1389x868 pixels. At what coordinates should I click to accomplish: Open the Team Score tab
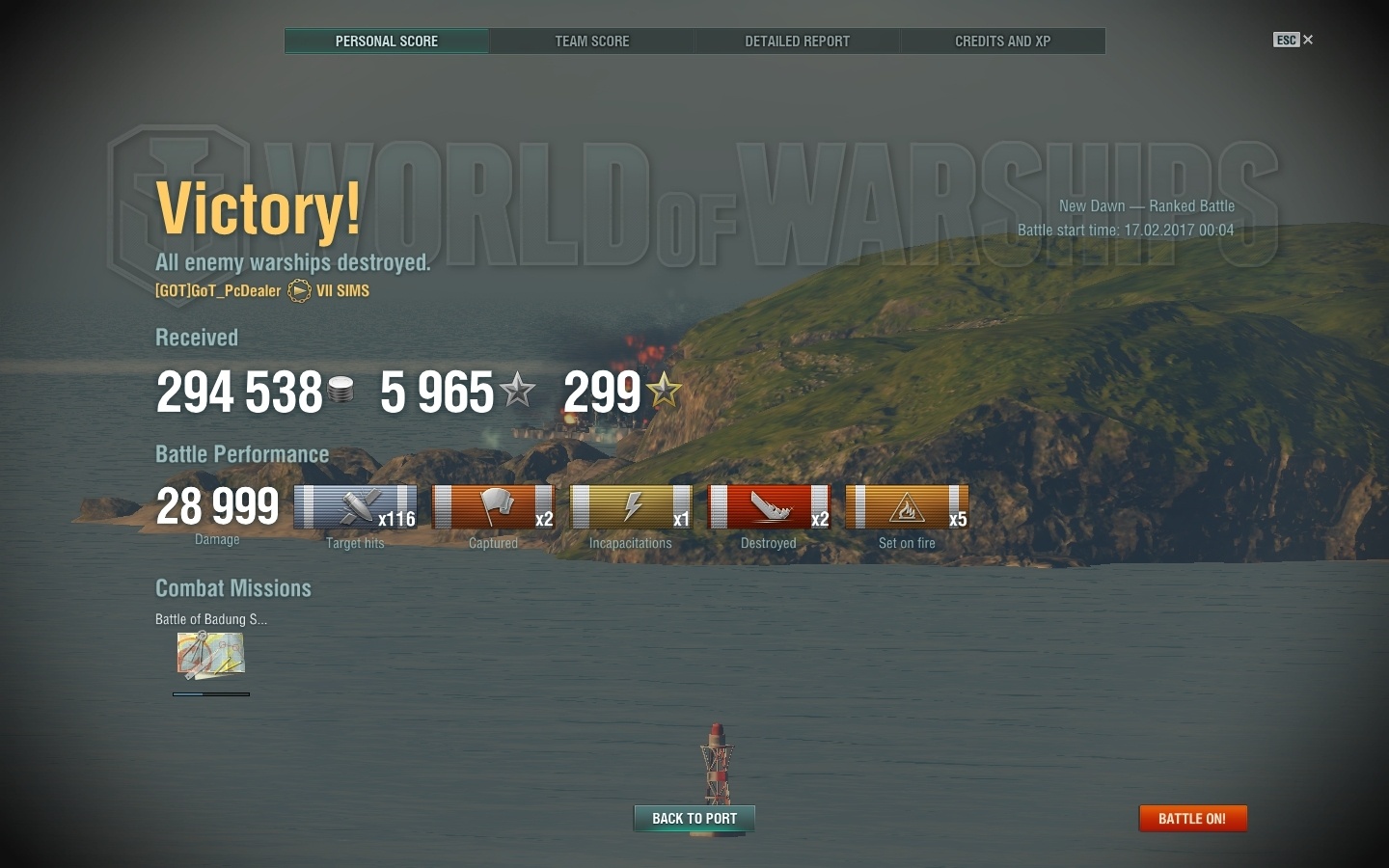point(591,41)
